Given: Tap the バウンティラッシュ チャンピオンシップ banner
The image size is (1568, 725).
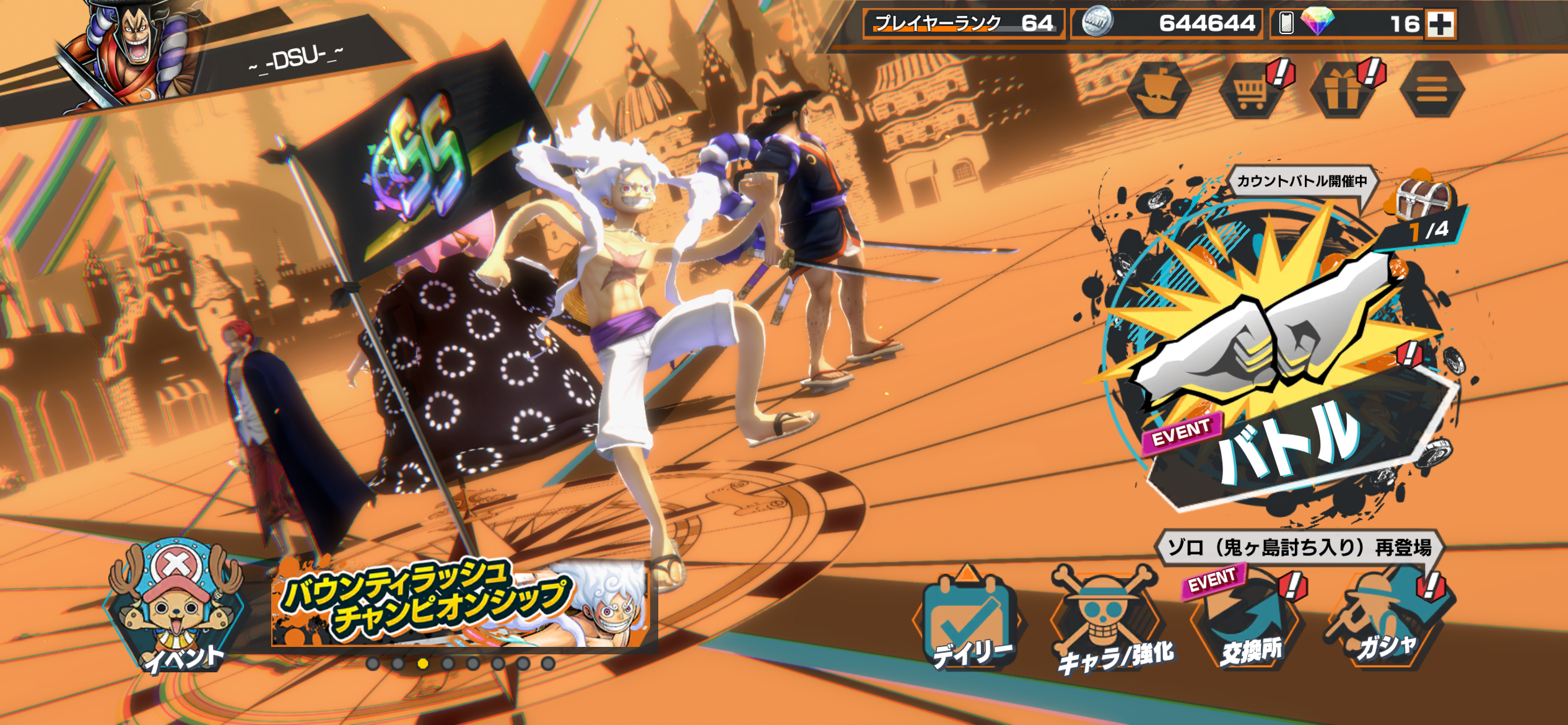Looking at the screenshot, I should point(461,604).
